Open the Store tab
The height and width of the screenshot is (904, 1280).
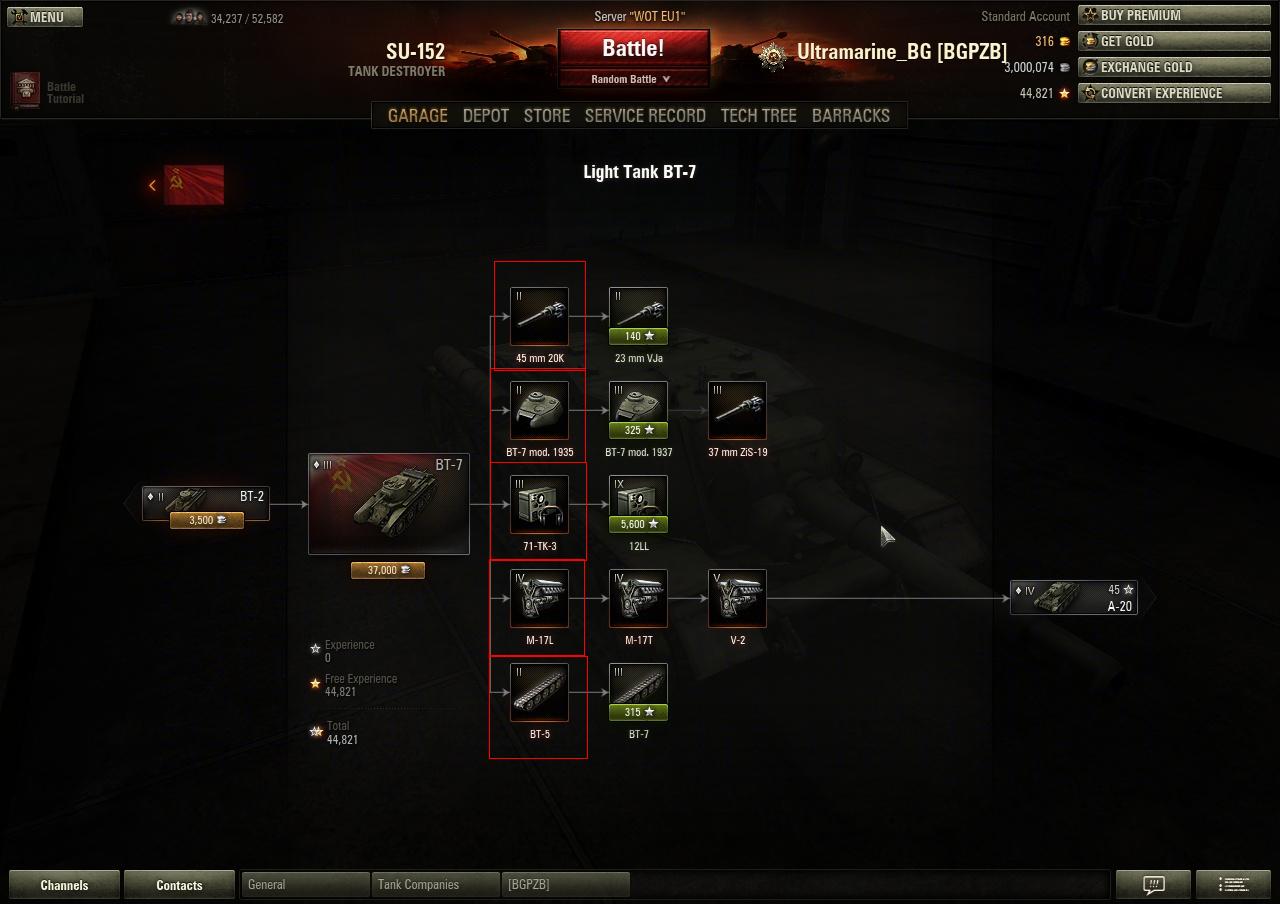[x=547, y=115]
